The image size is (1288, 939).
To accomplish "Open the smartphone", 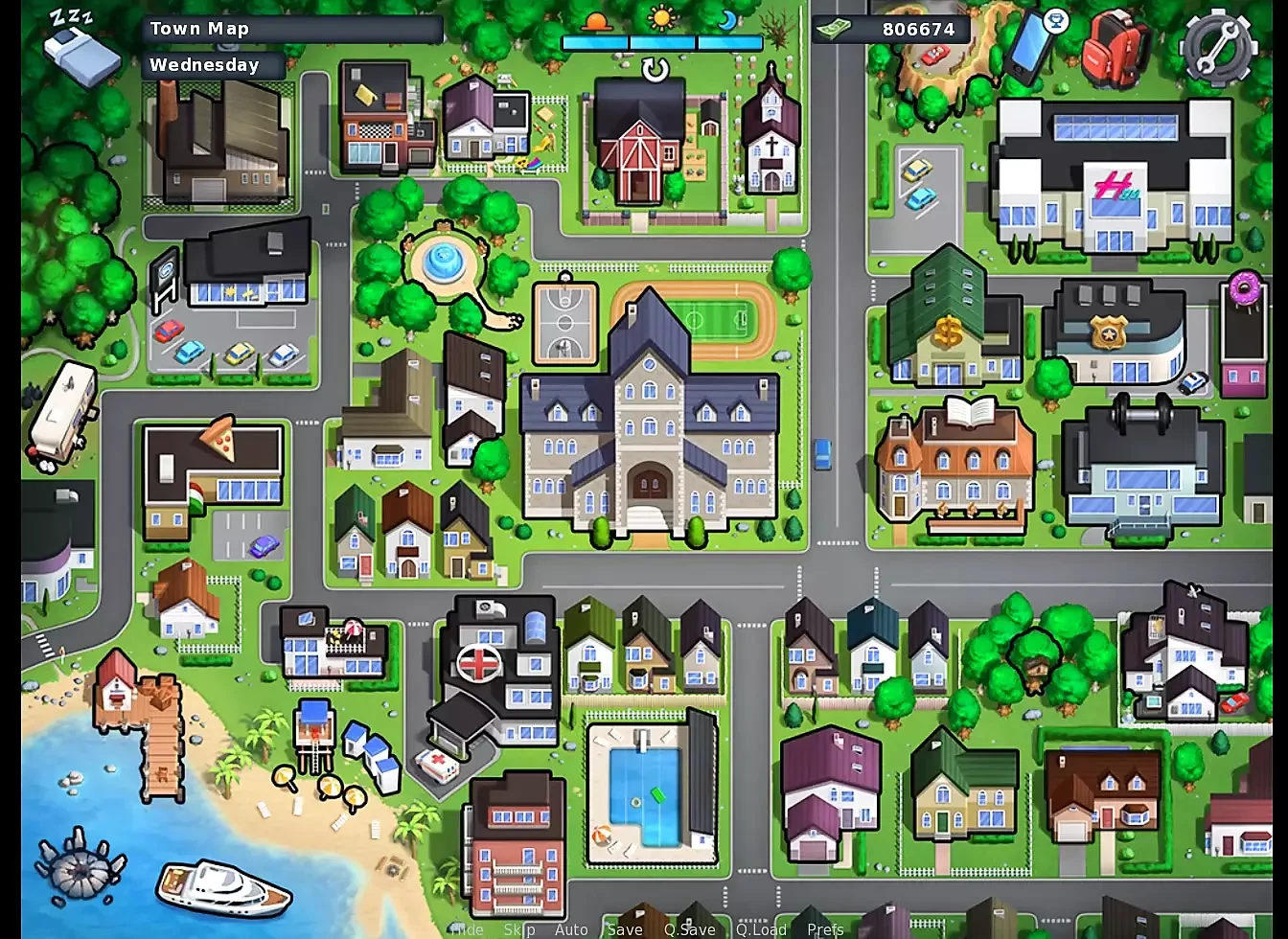I will (x=1030, y=45).
